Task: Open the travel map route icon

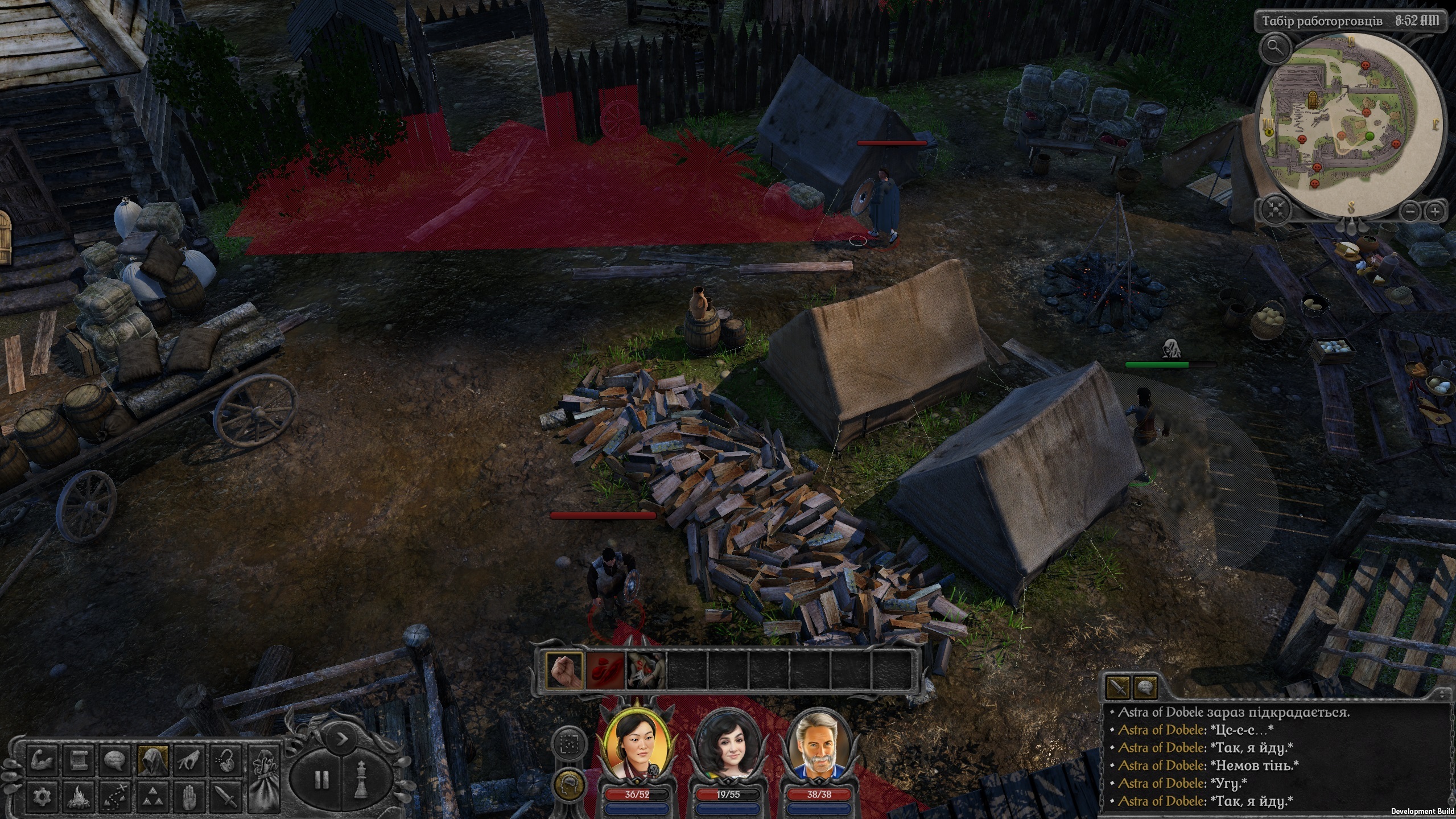Action: point(115,798)
